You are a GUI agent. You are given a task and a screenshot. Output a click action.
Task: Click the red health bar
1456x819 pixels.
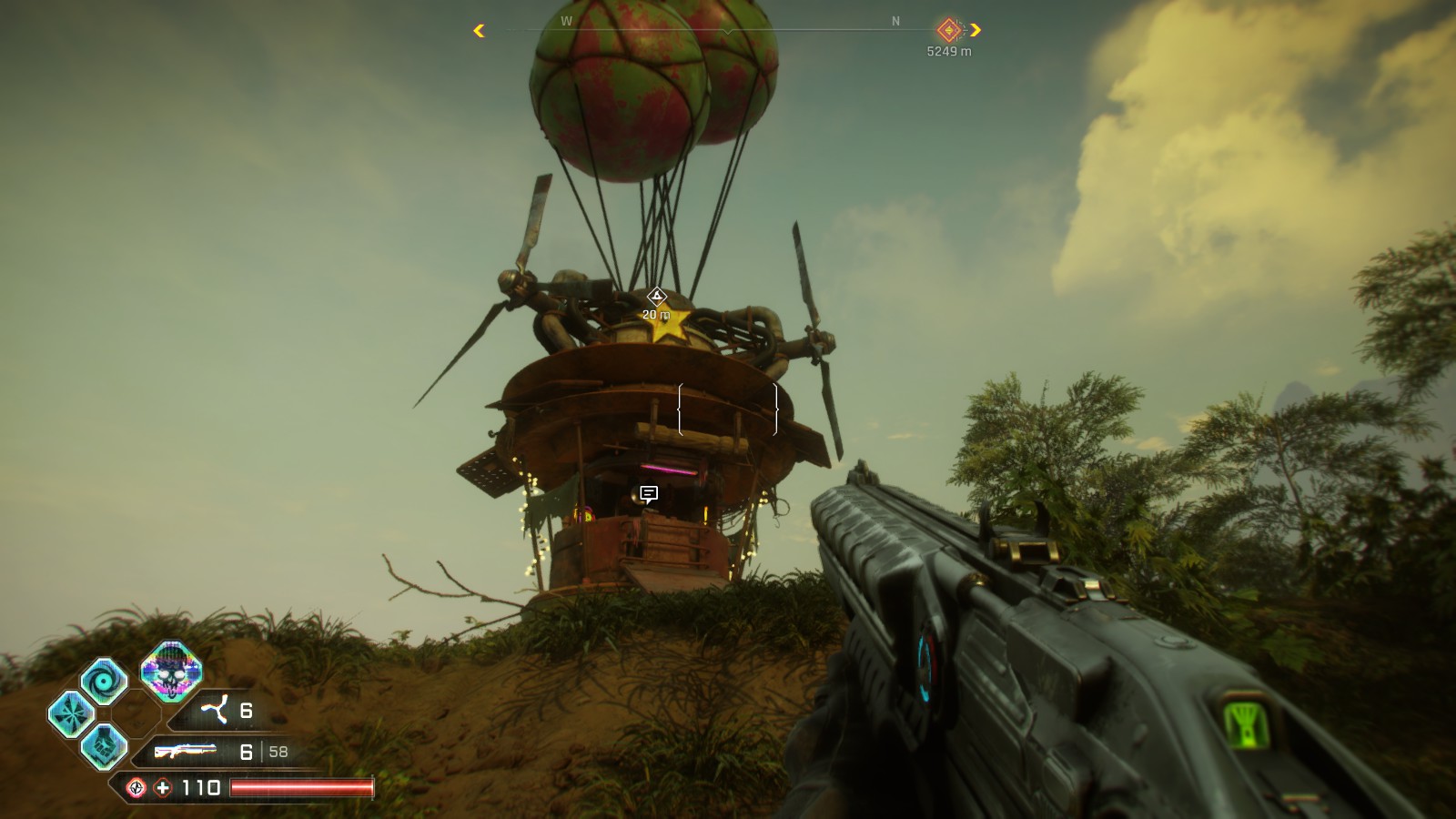pyautogui.click(x=300, y=786)
